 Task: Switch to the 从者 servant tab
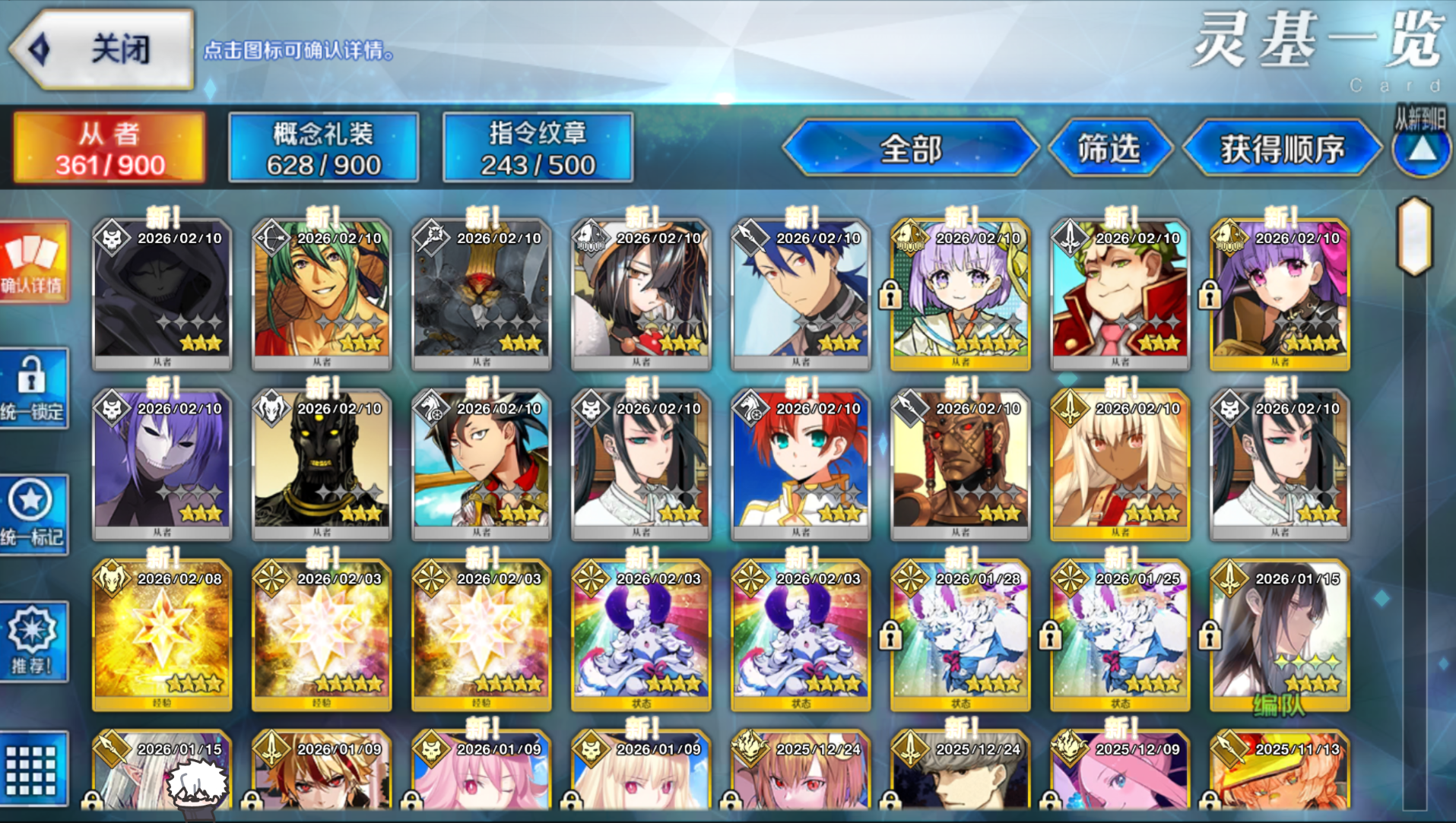tap(109, 148)
